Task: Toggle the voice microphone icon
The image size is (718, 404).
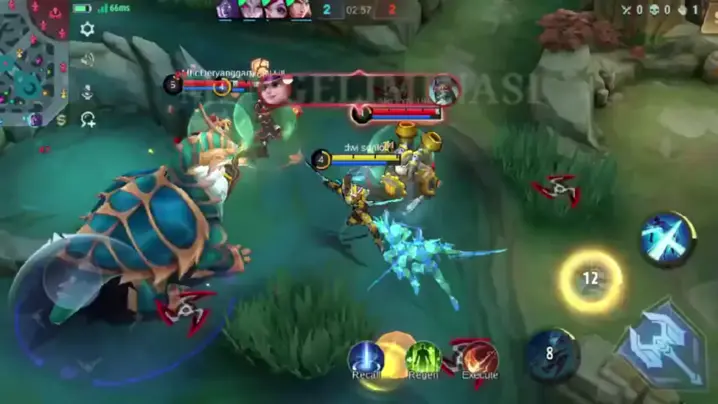Action: pyautogui.click(x=87, y=91)
